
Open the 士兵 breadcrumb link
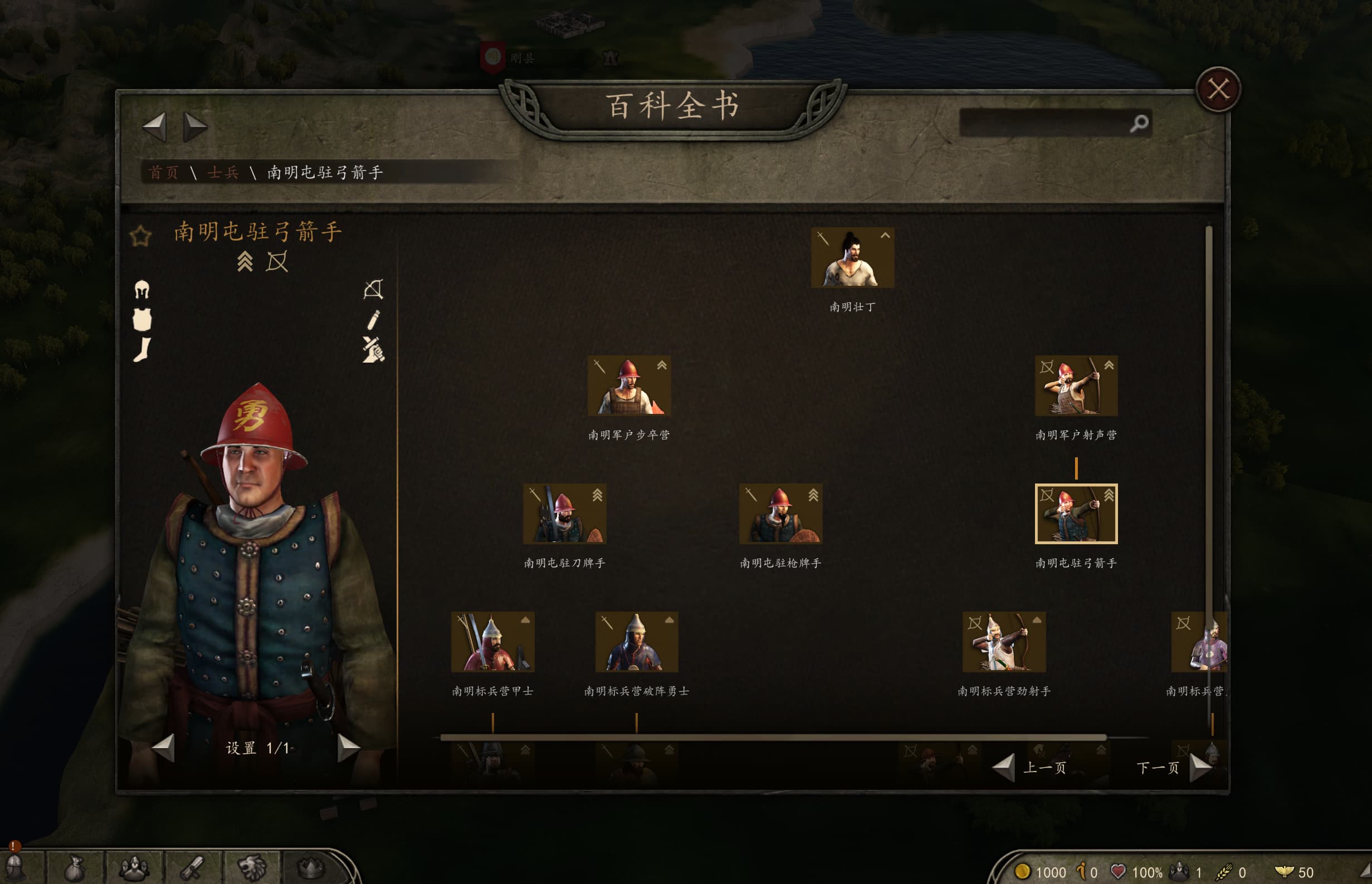click(223, 172)
